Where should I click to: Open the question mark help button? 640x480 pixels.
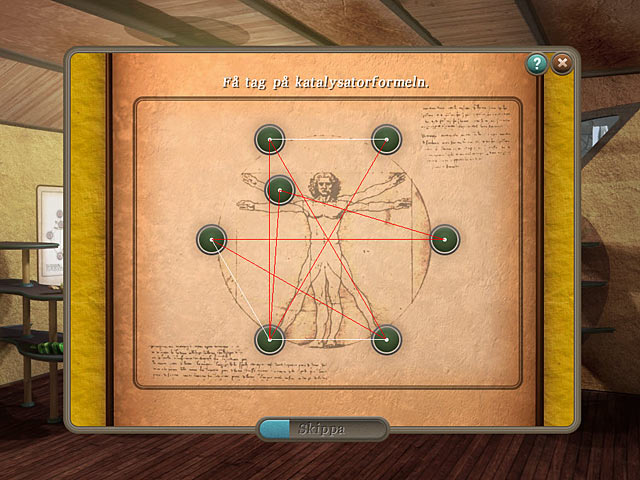(x=538, y=64)
